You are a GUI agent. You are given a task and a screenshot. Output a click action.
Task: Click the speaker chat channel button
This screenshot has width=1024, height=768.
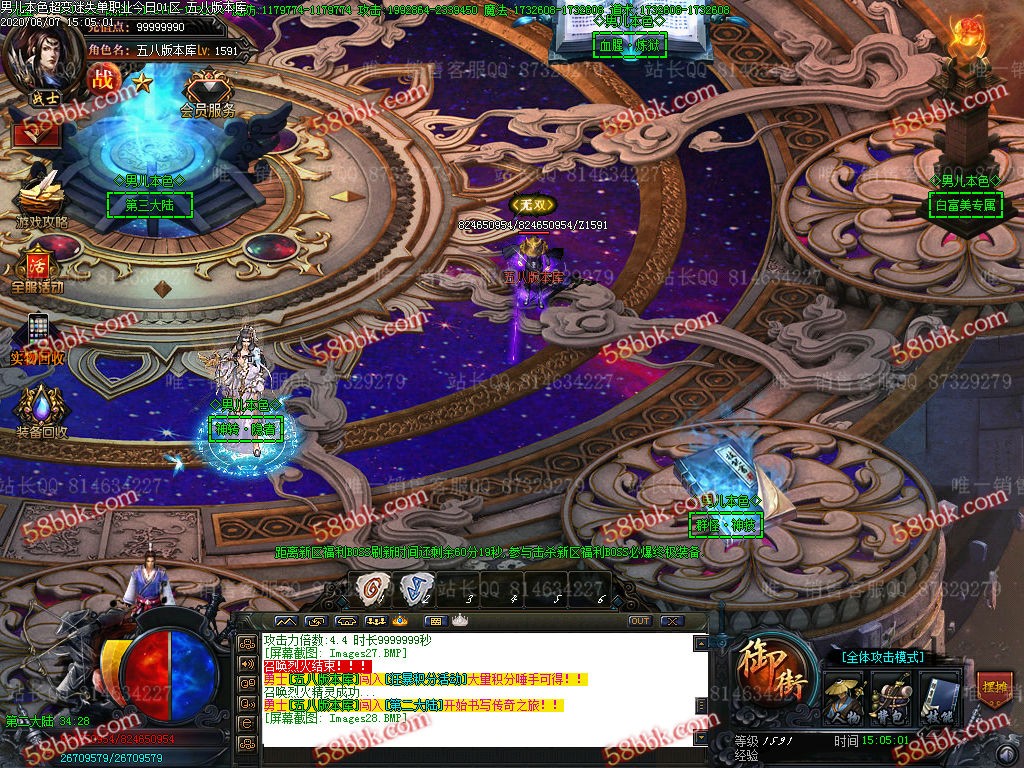coord(246,663)
